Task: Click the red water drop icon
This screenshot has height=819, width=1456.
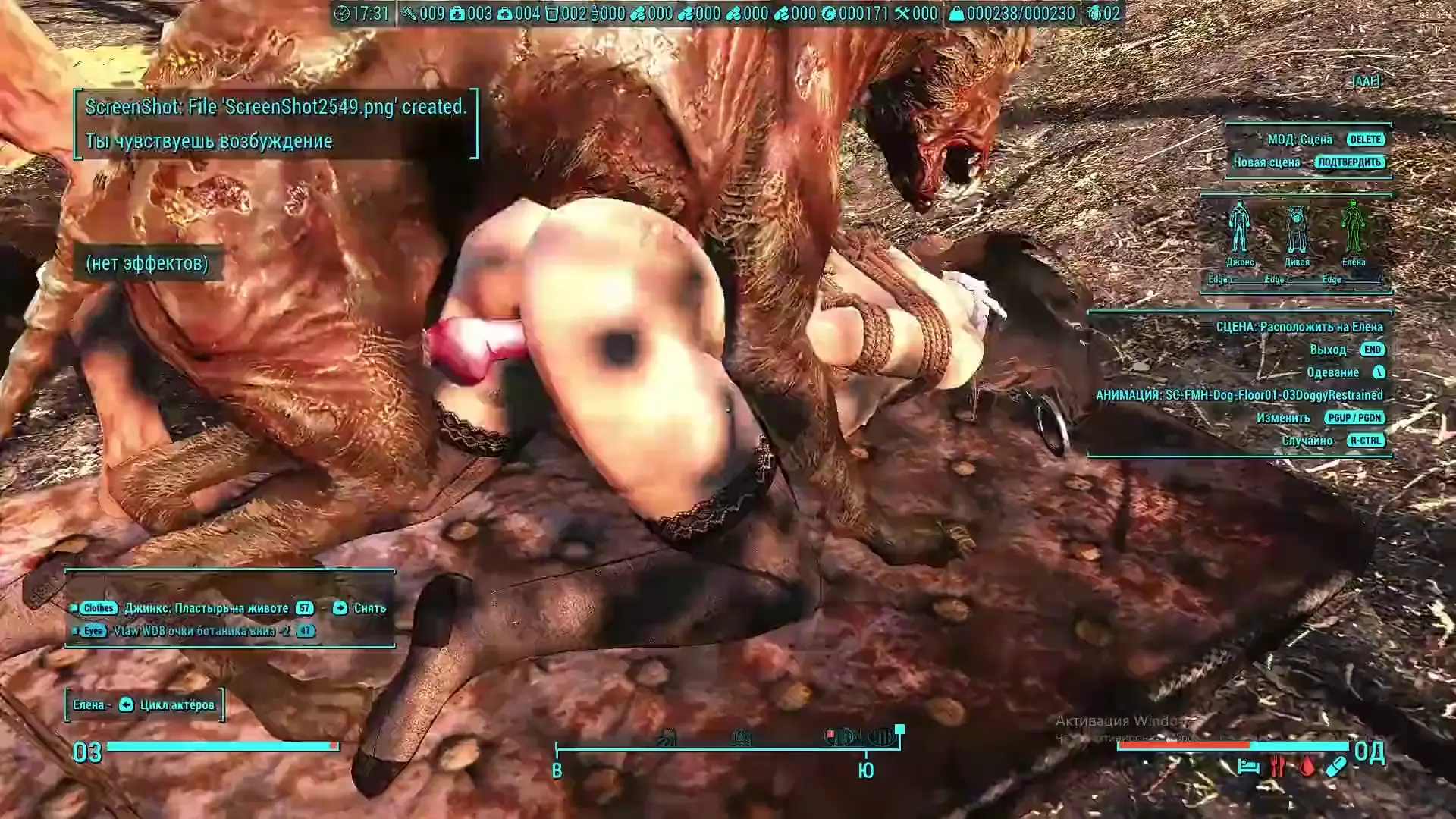Action: 1307,767
